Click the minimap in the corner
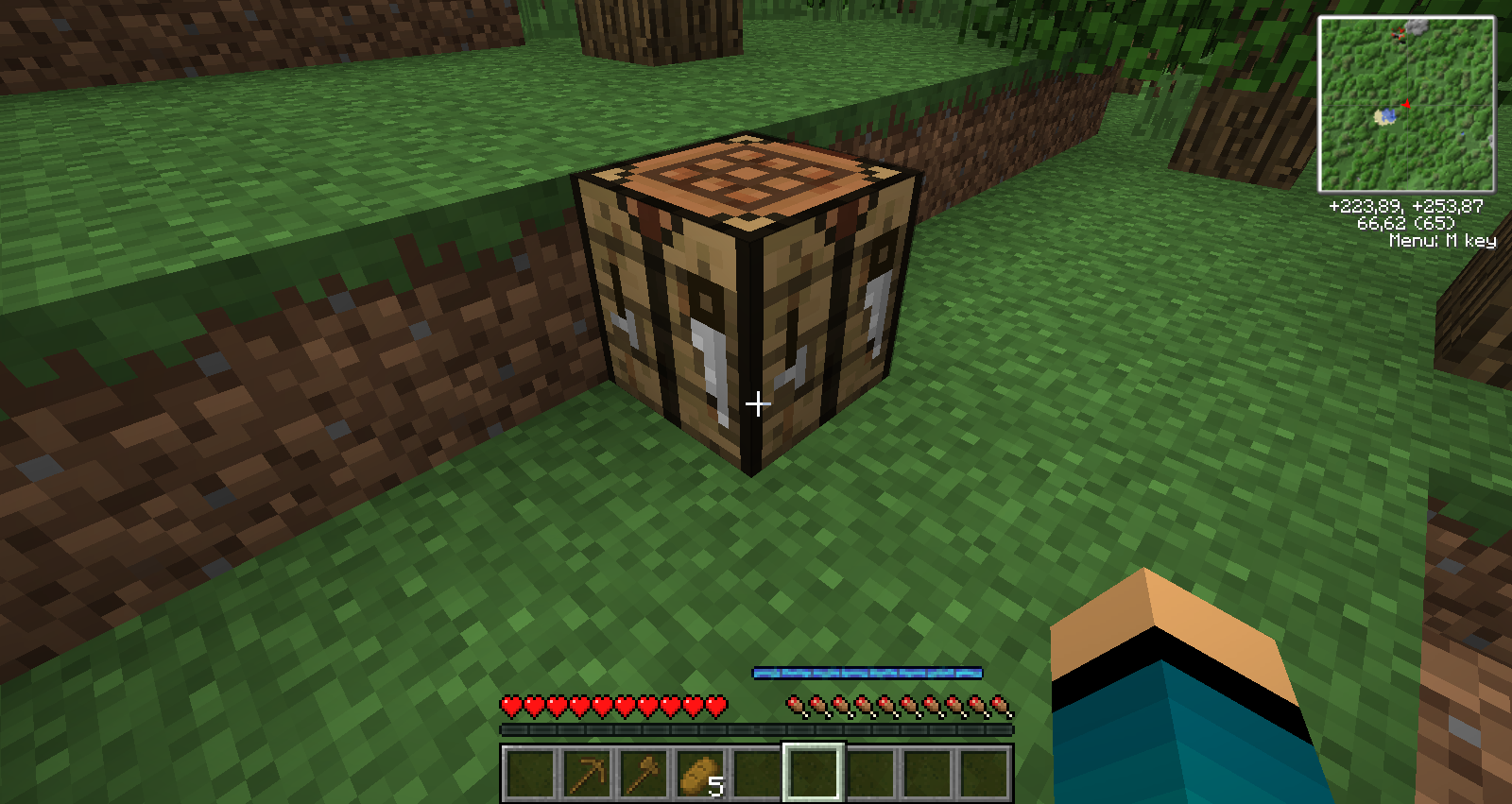Screen dimensions: 1512x804 (x=1406, y=104)
